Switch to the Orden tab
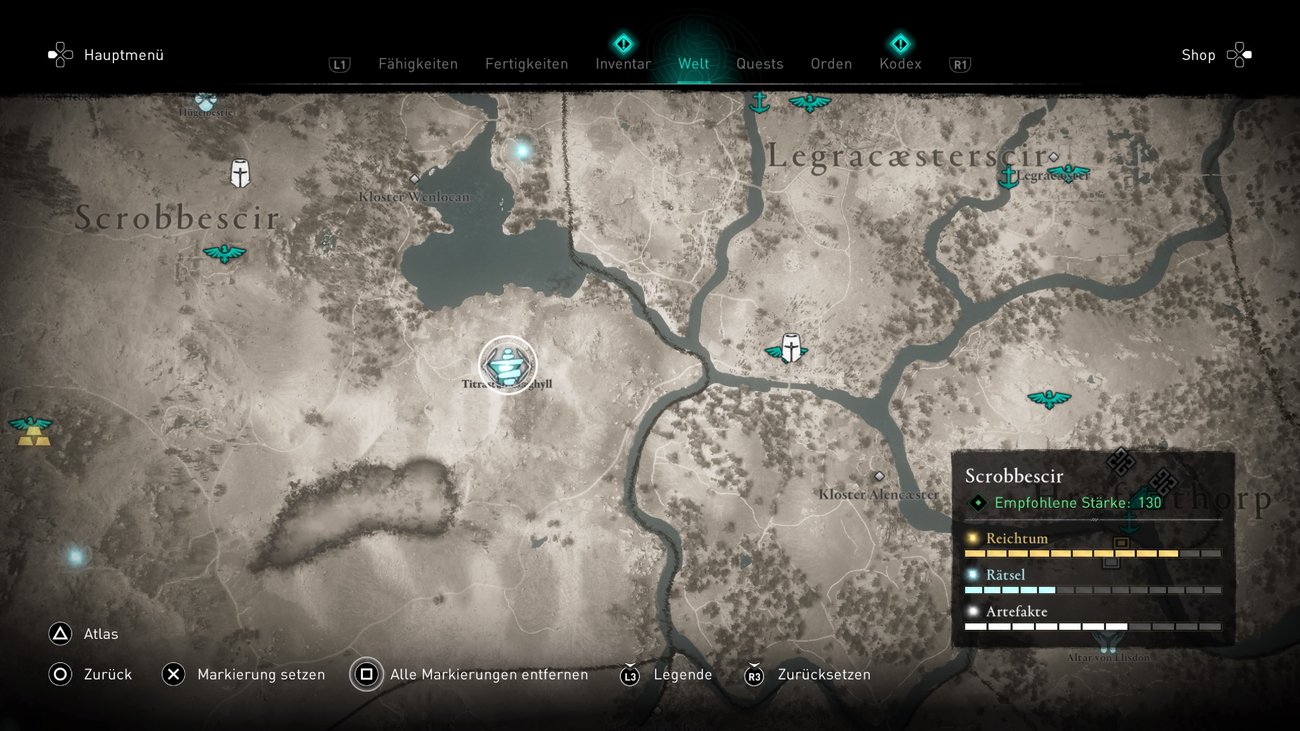The width and height of the screenshot is (1300, 731). (831, 64)
